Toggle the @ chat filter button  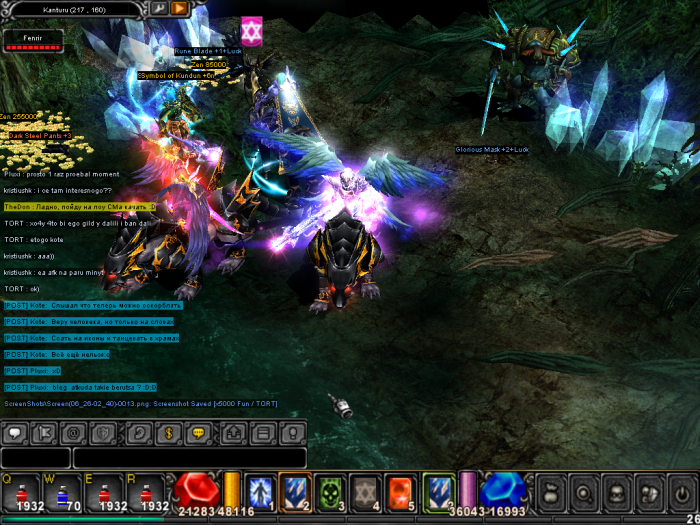point(72,434)
